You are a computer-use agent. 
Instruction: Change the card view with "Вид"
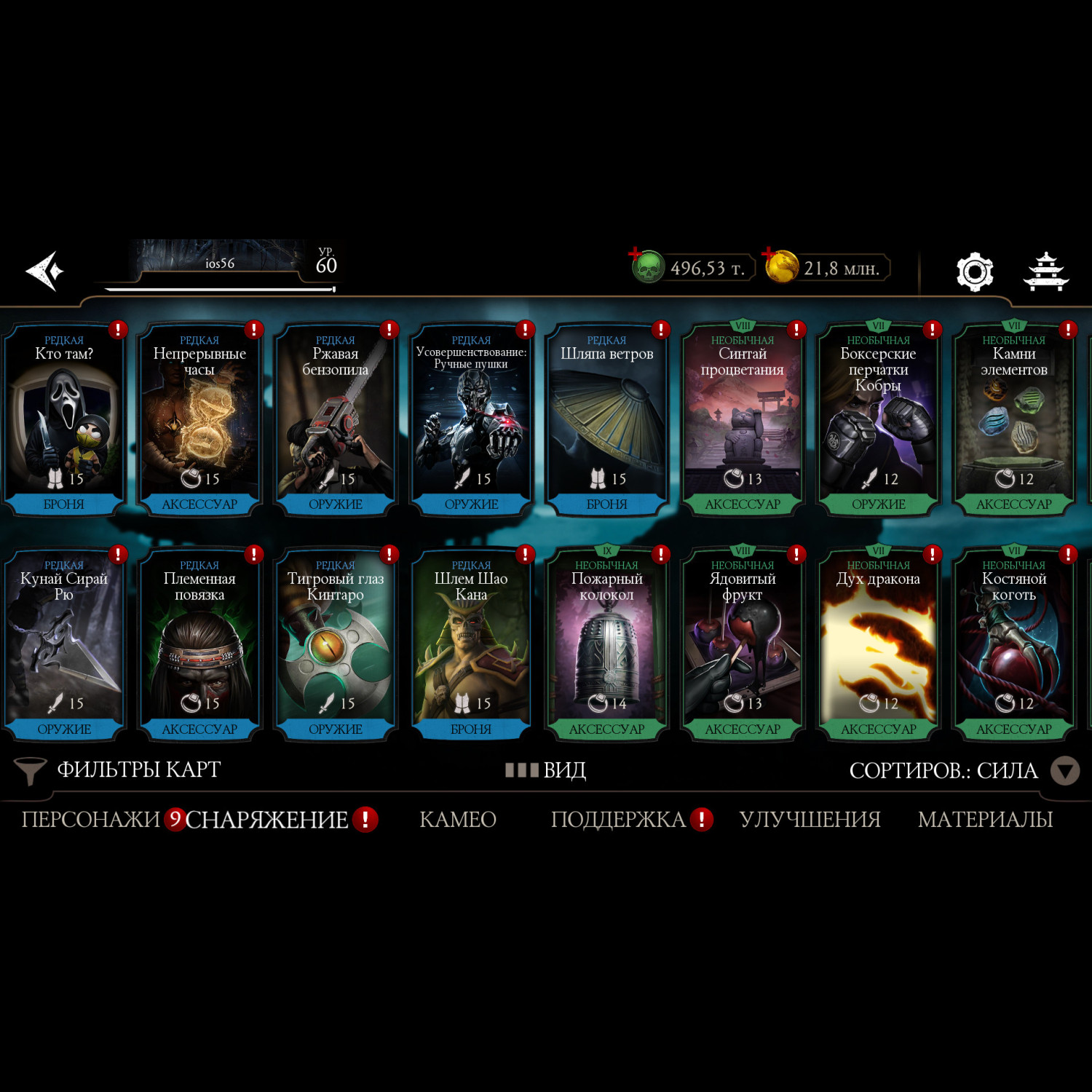coord(546,770)
